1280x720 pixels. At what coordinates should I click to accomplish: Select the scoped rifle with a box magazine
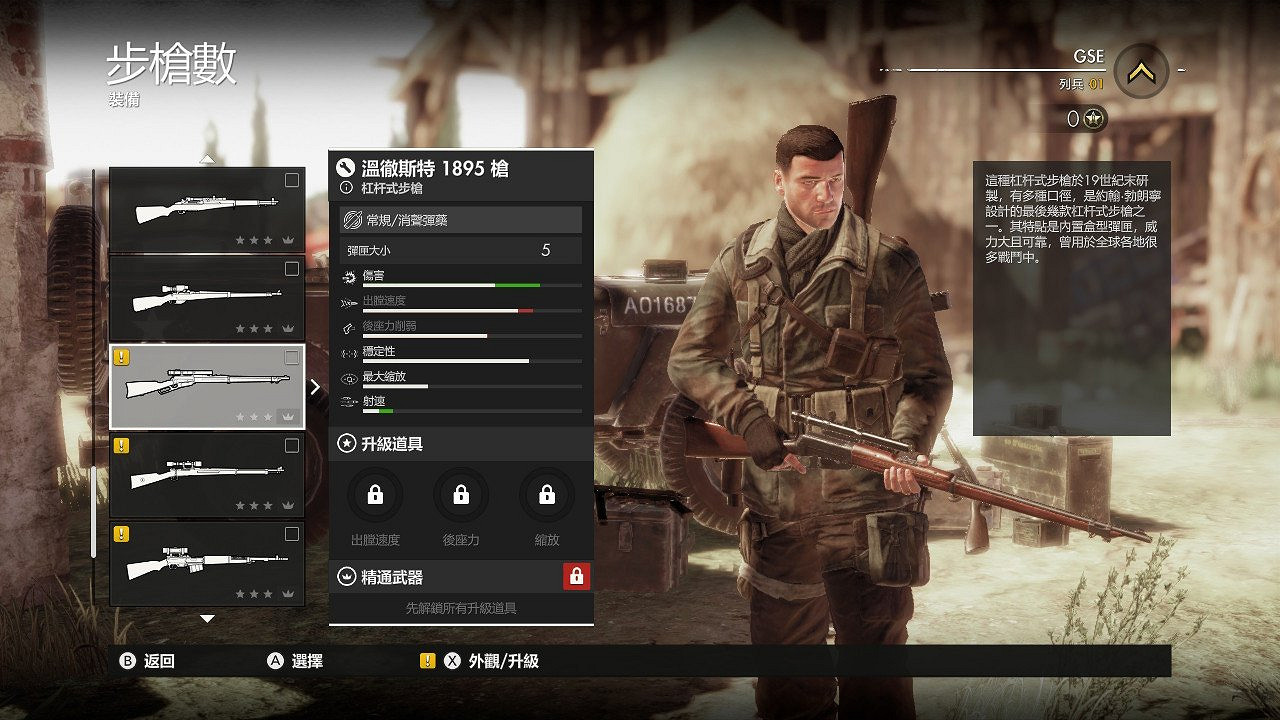[207, 563]
